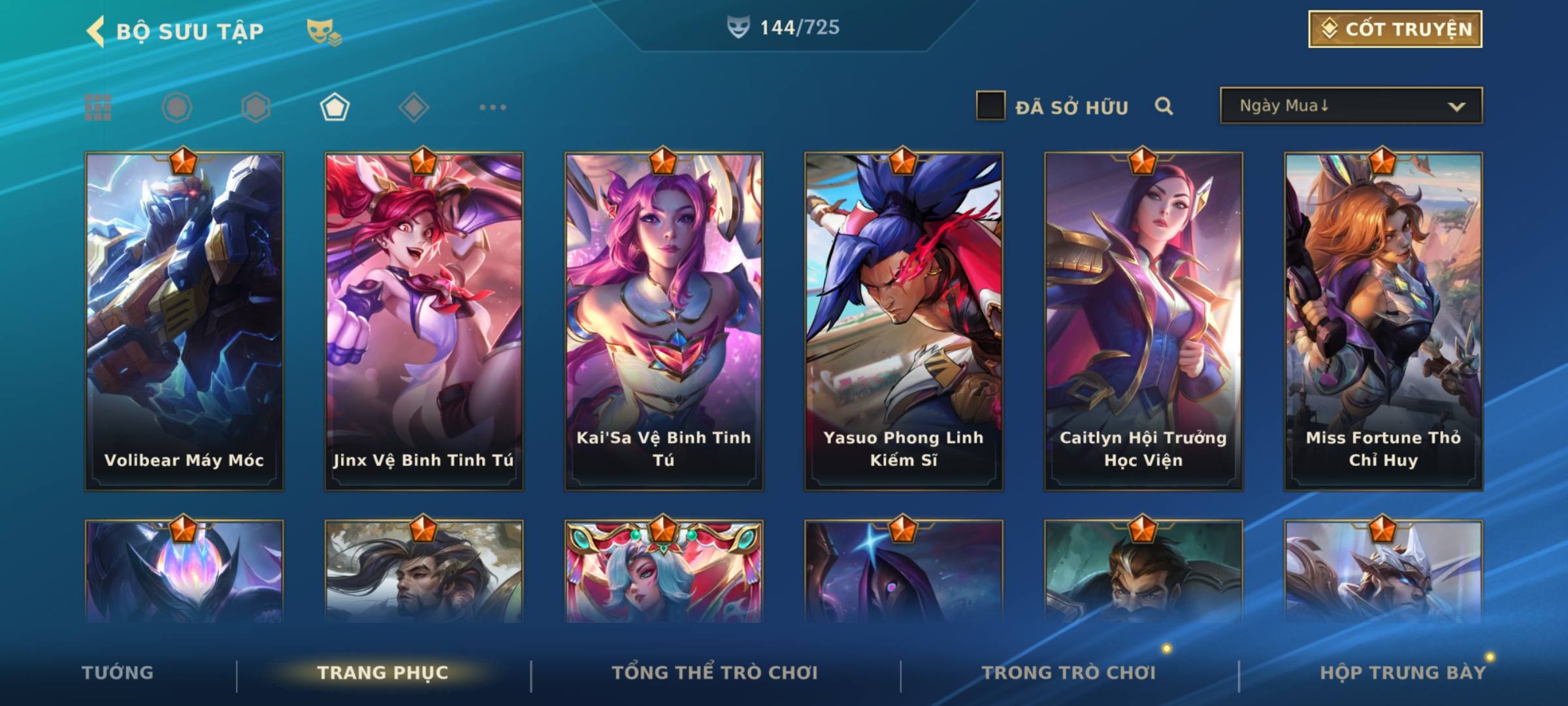Open the Cốt Truyện button
Viewport: 1568px width, 706px height.
click(x=1395, y=29)
